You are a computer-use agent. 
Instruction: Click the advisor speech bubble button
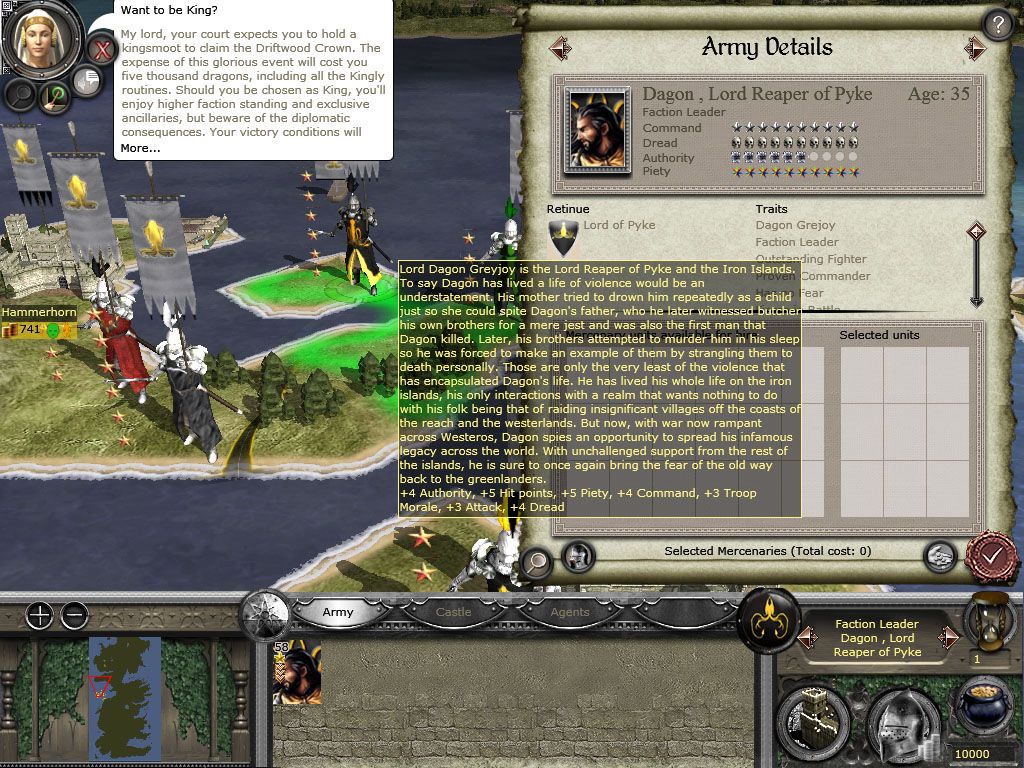[x=88, y=81]
